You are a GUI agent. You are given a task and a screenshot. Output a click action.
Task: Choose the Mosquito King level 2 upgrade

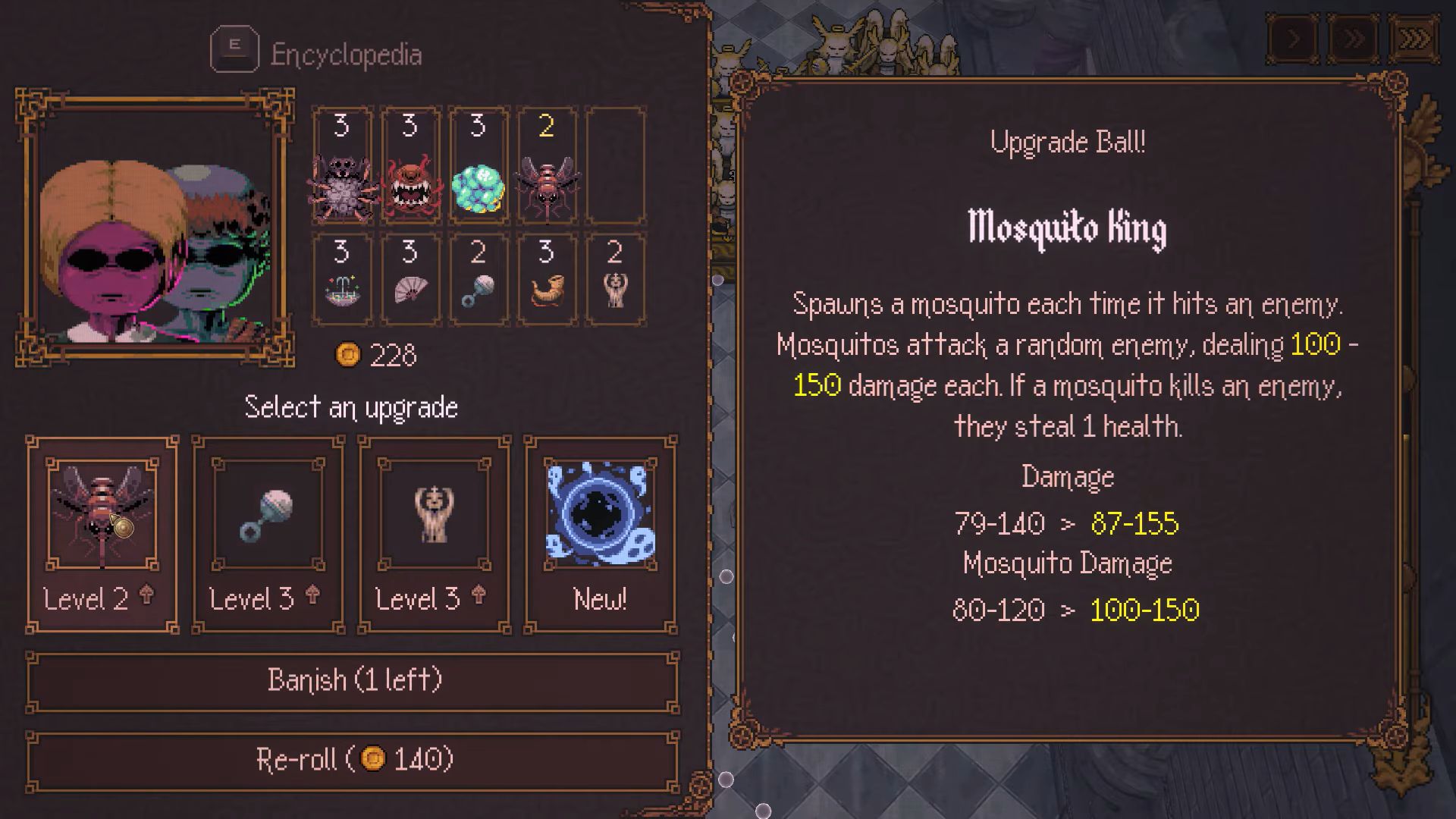[x=102, y=534]
